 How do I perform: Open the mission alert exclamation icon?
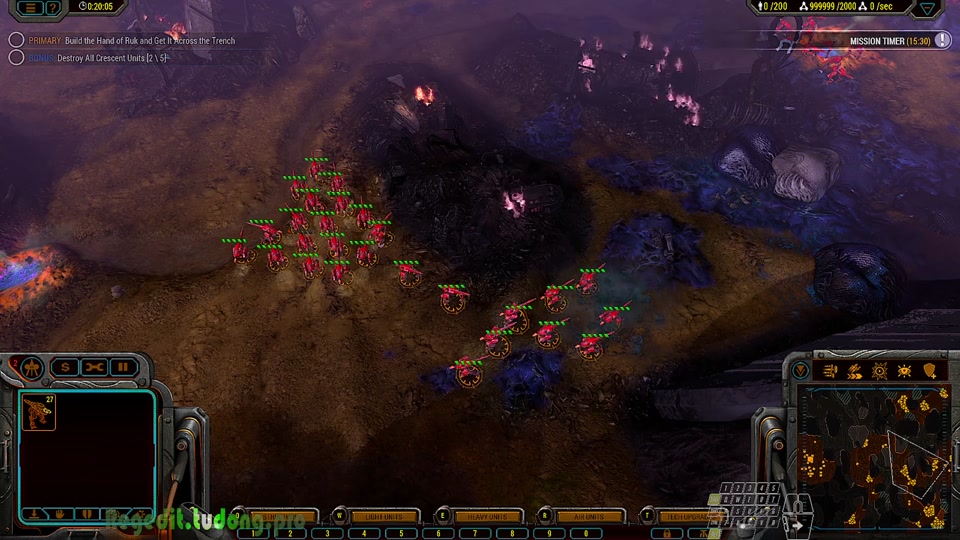click(x=942, y=40)
